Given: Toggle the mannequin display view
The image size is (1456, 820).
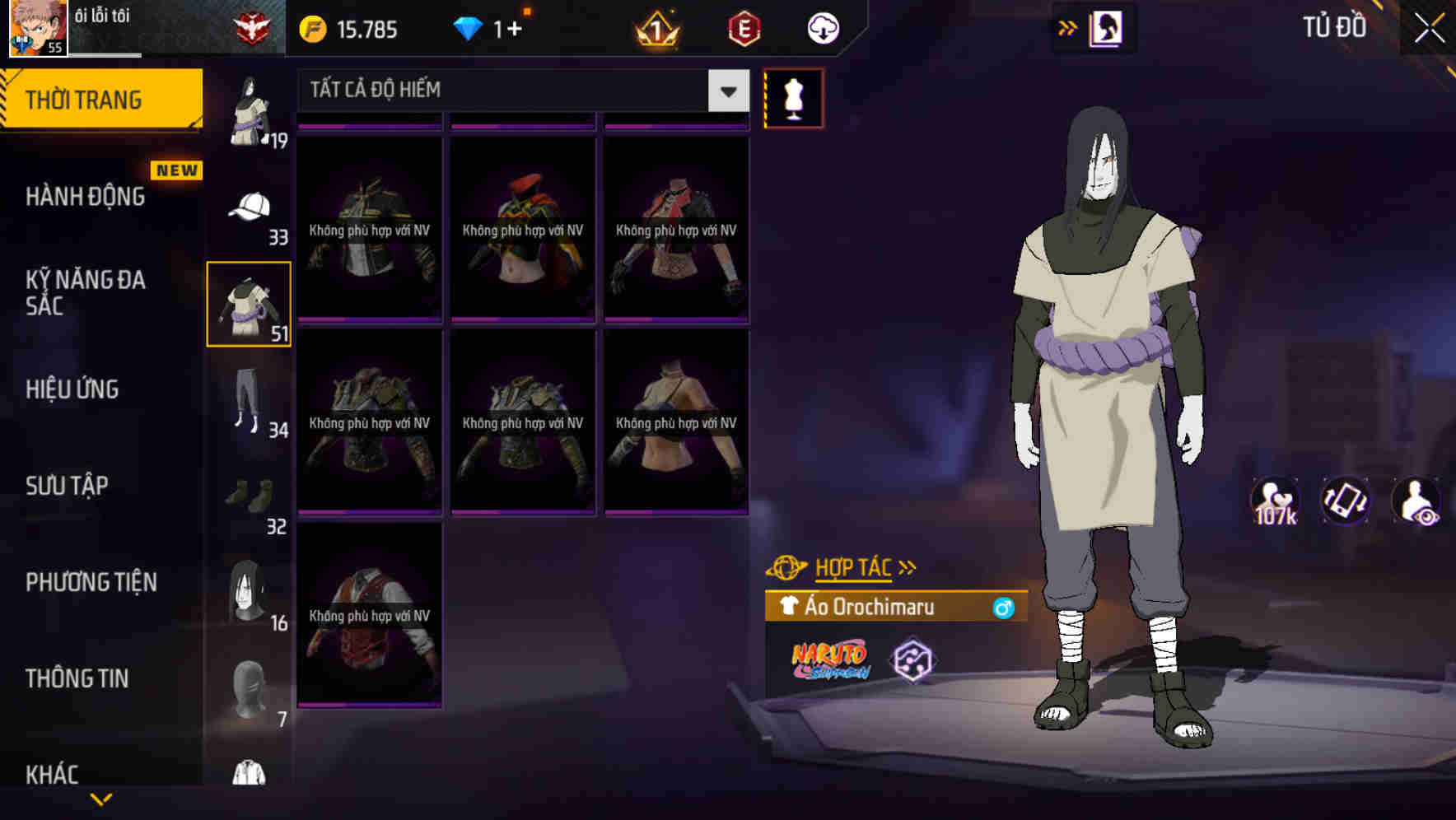Looking at the screenshot, I should click(x=793, y=98).
